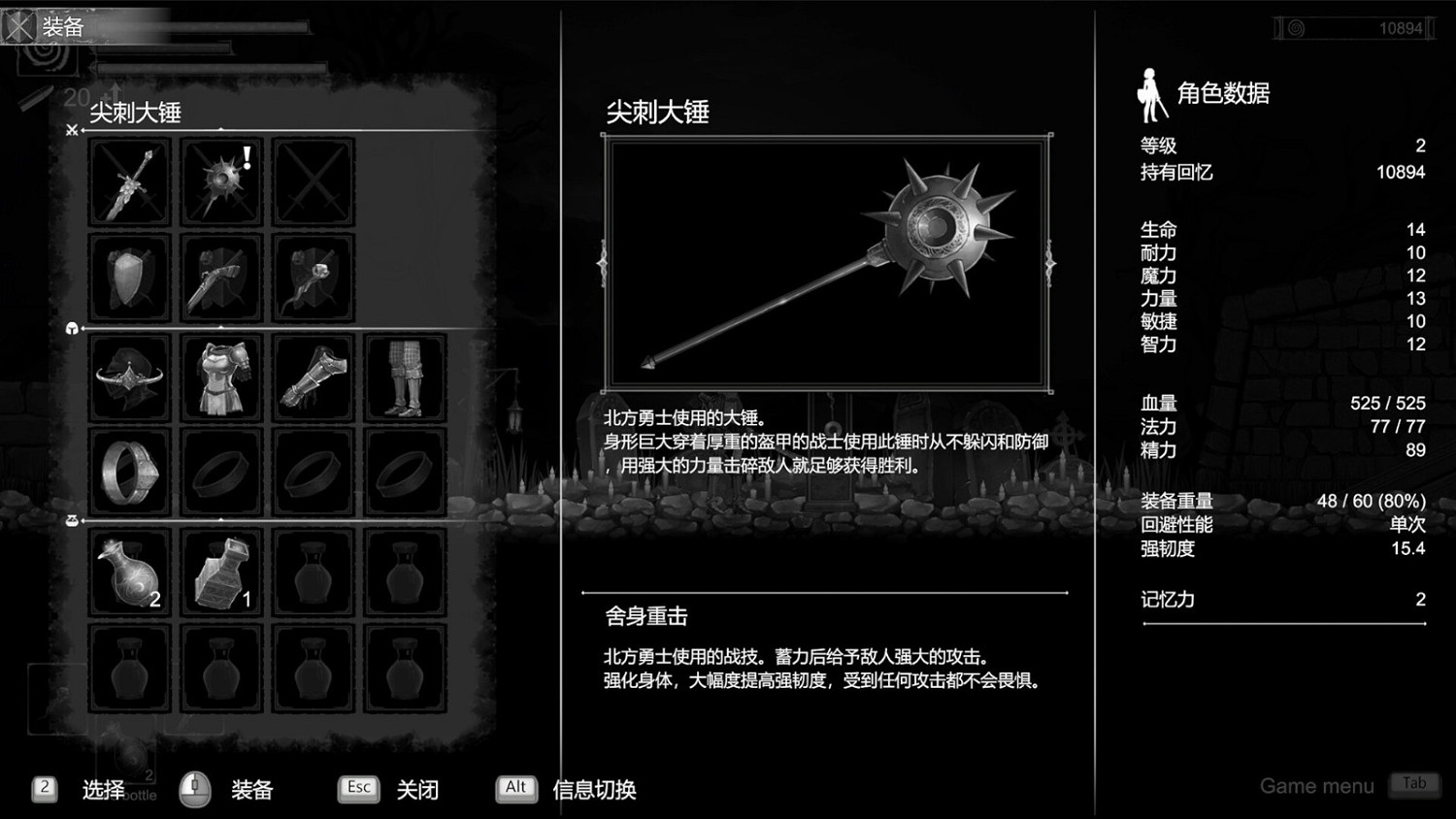Select the leg armor icon
Viewport: 1456px width, 819px height.
click(405, 377)
